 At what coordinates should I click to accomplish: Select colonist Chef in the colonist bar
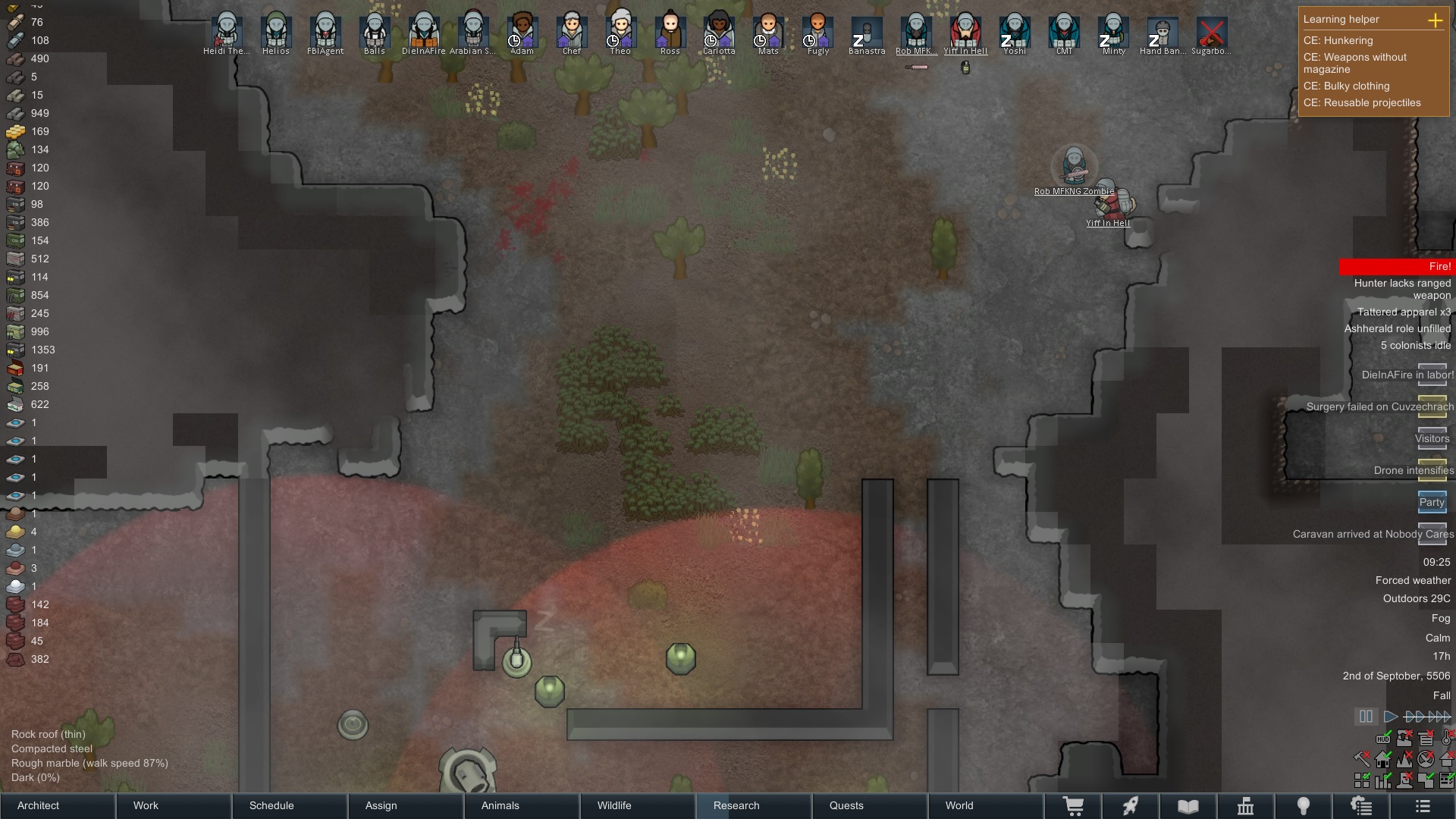pos(571,31)
